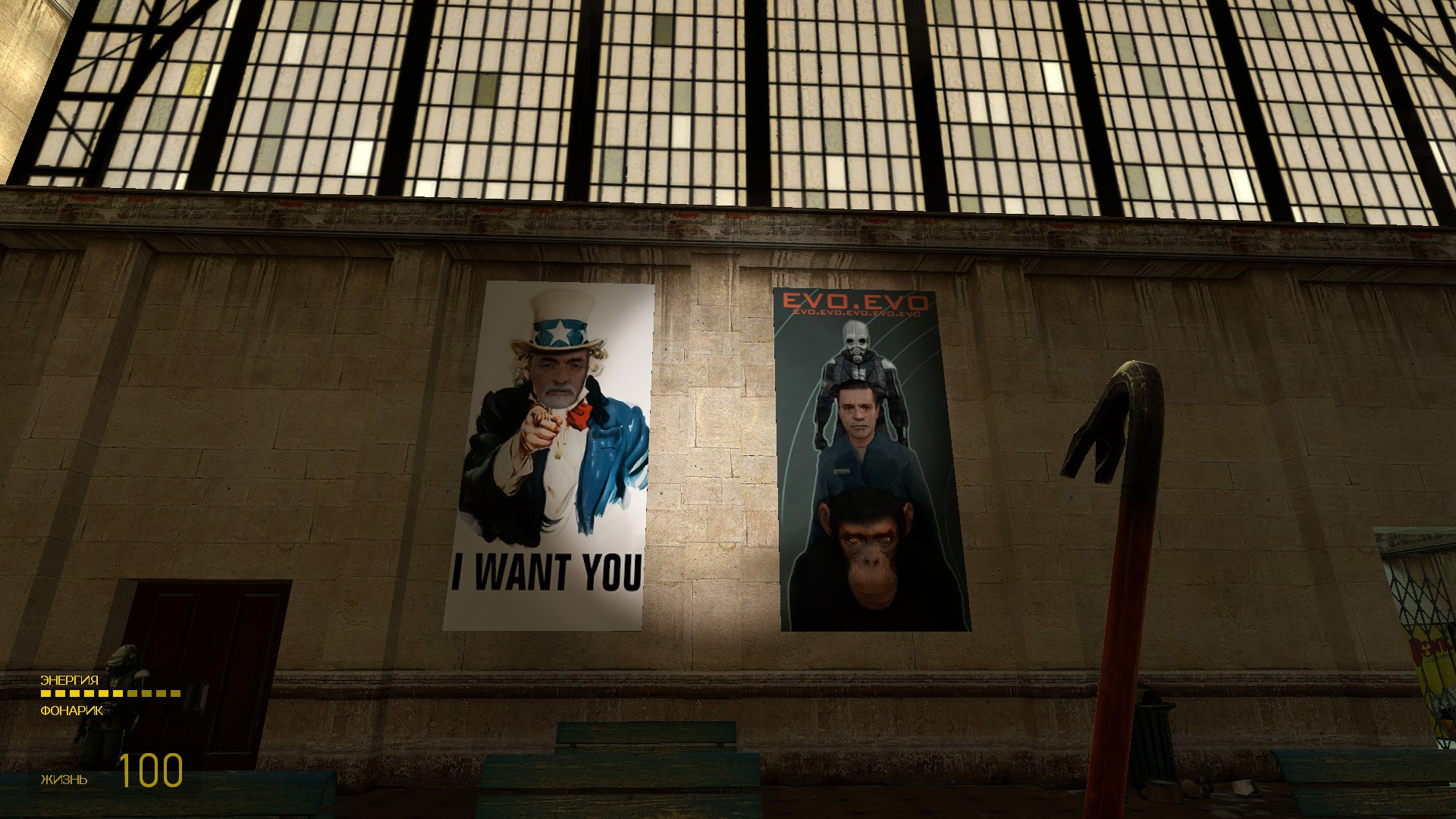Select the I WANT YOU poster
The image size is (1456, 819).
tap(550, 455)
